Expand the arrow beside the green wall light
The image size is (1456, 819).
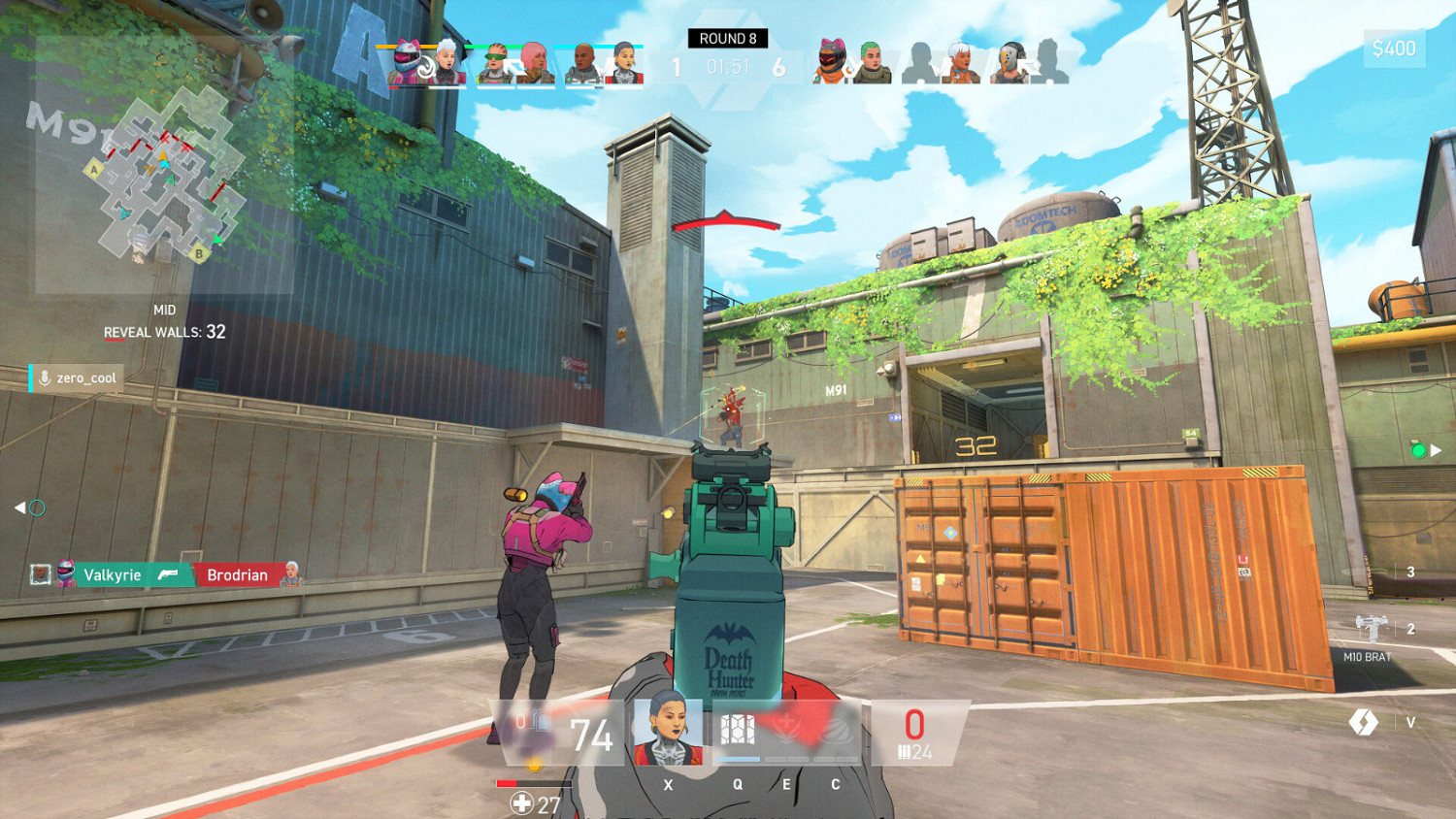1436,449
